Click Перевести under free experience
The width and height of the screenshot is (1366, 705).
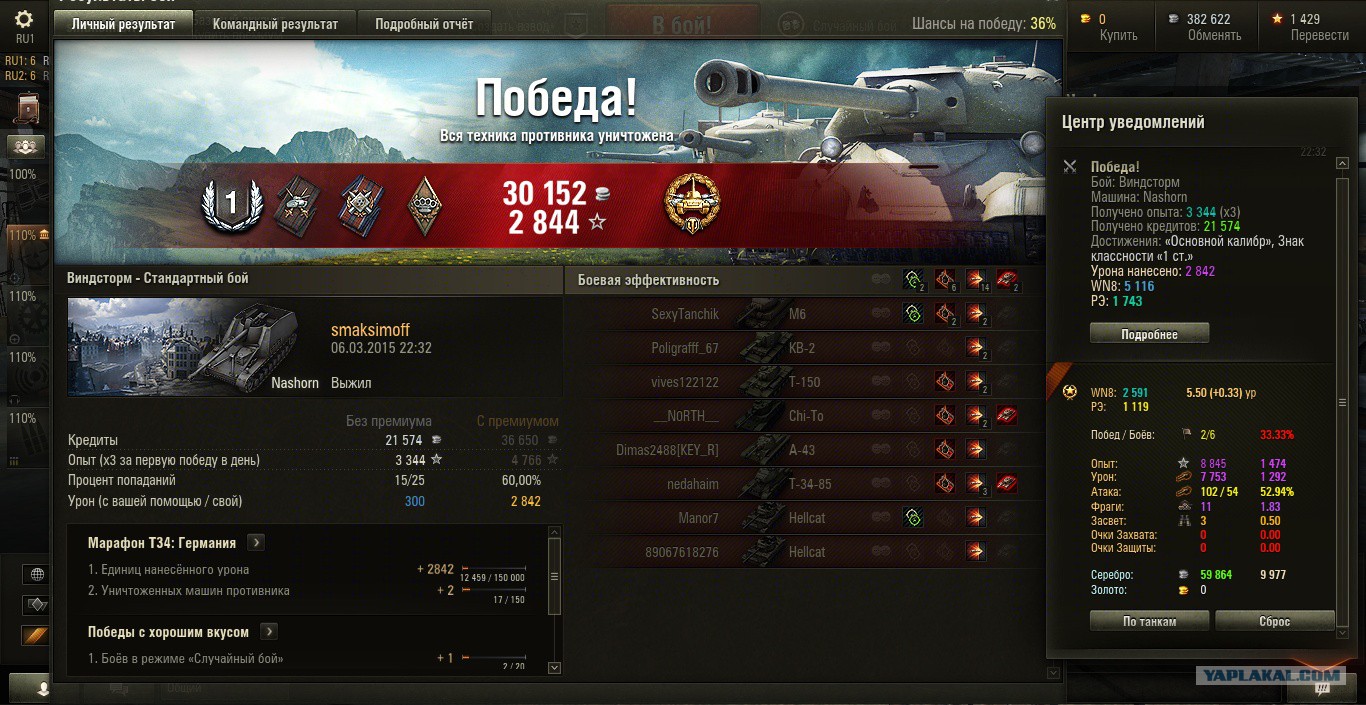click(x=1319, y=35)
